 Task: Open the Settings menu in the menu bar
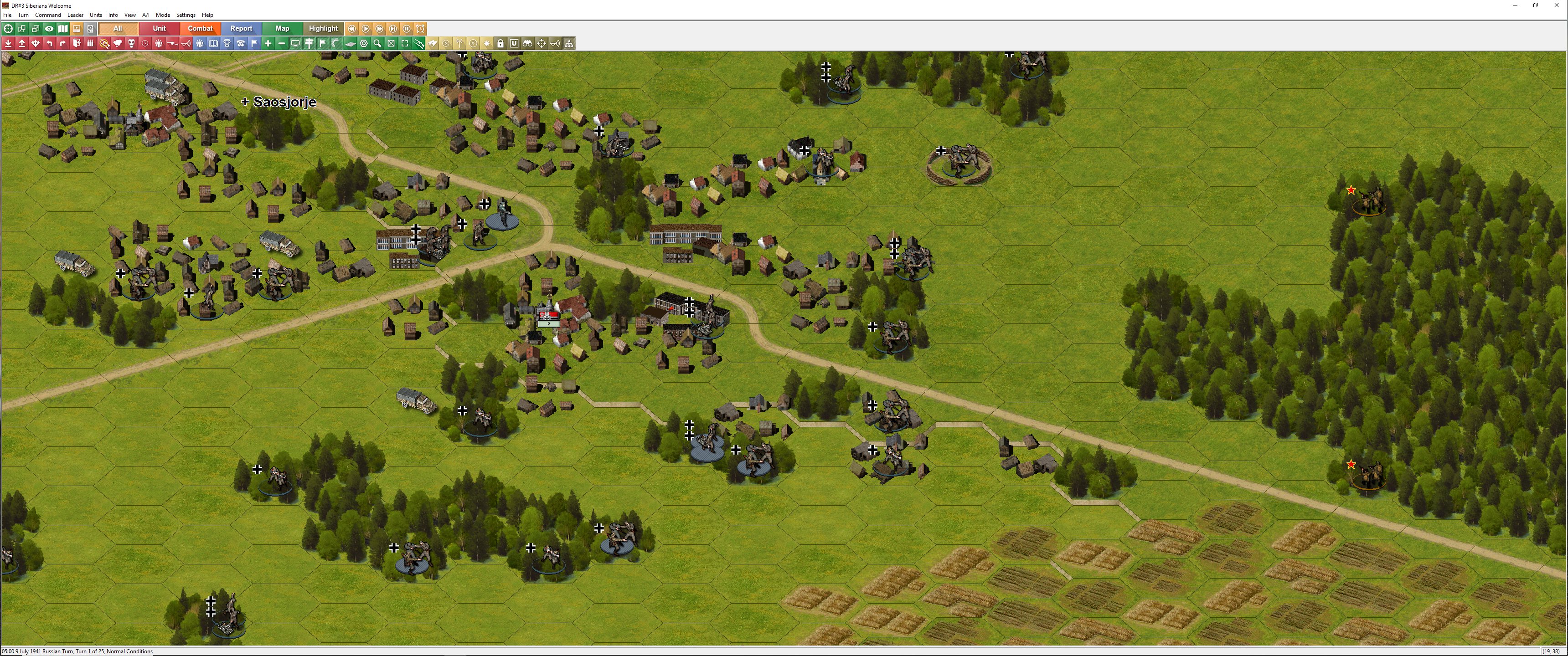coord(186,15)
